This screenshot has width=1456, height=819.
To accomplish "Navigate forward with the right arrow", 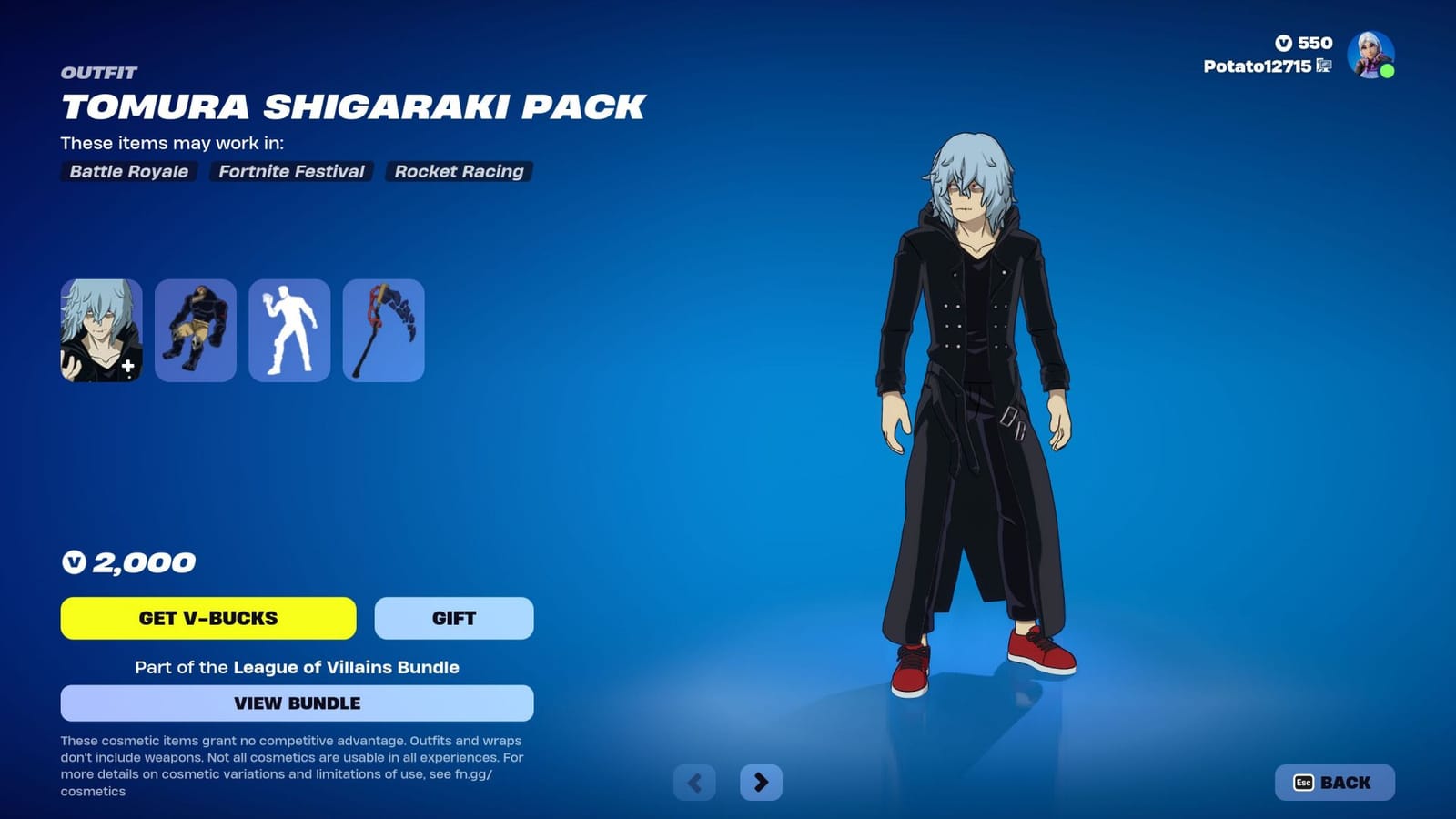I will [761, 782].
